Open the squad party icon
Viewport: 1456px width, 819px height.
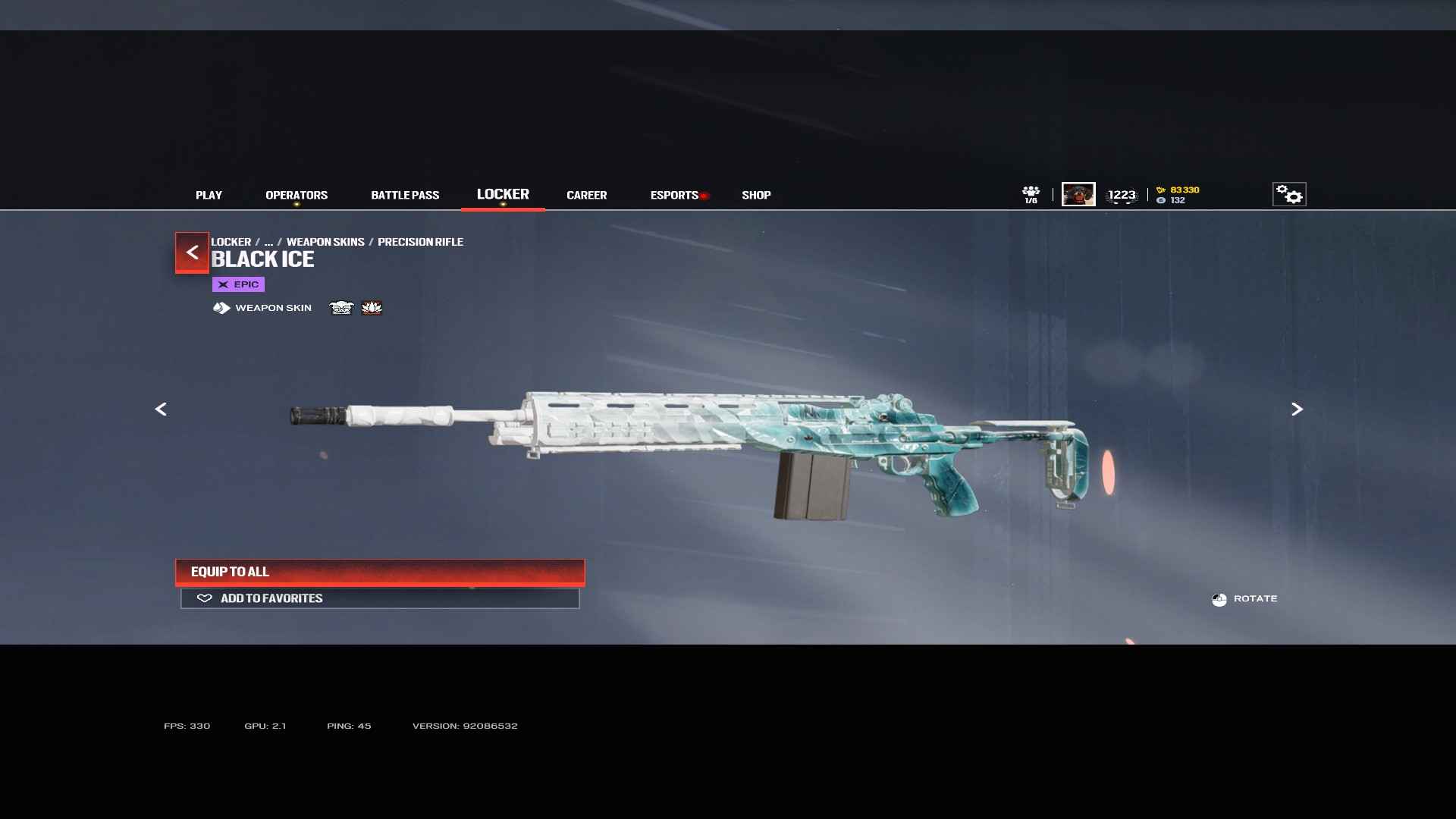click(1031, 194)
